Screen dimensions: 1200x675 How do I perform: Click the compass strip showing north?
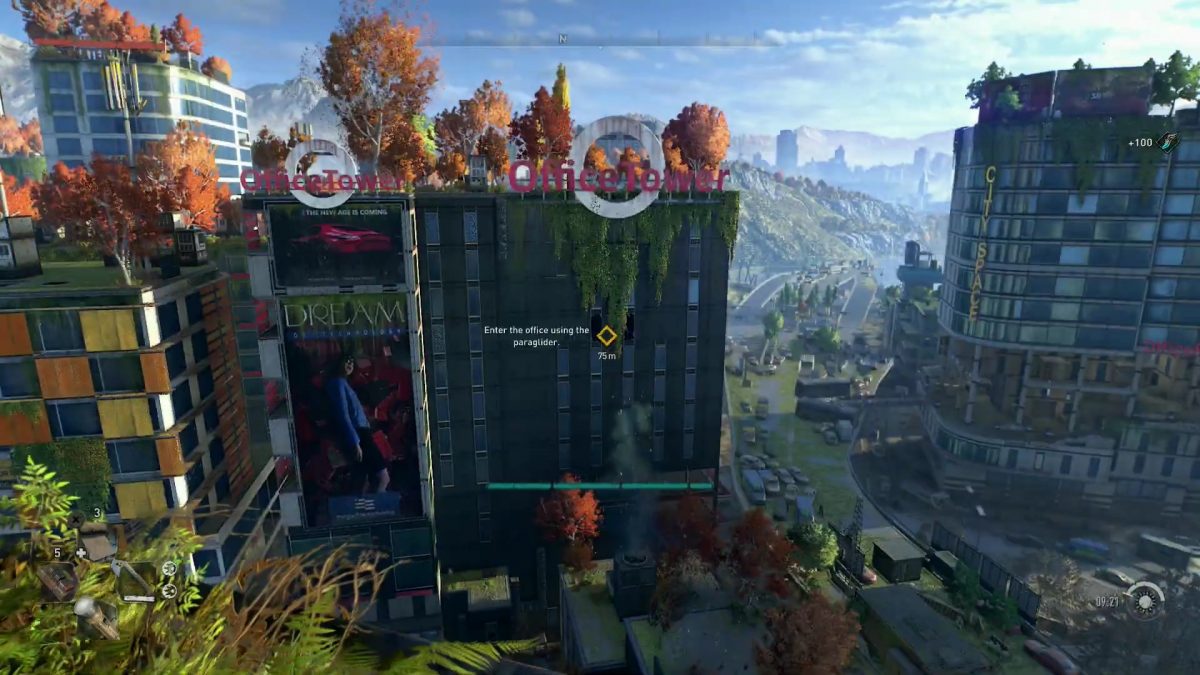tap(600, 41)
